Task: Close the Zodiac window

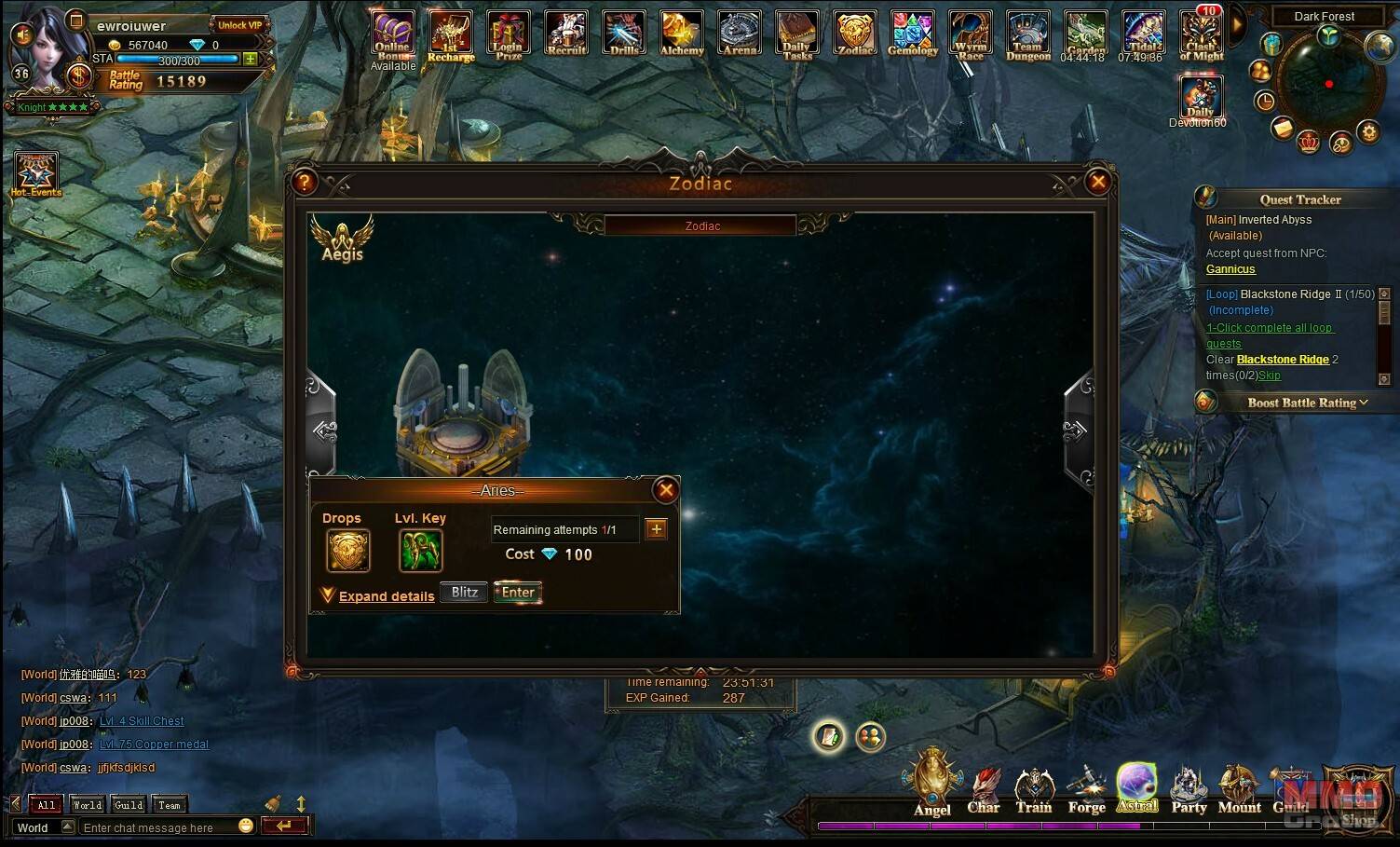Action: click(1098, 182)
